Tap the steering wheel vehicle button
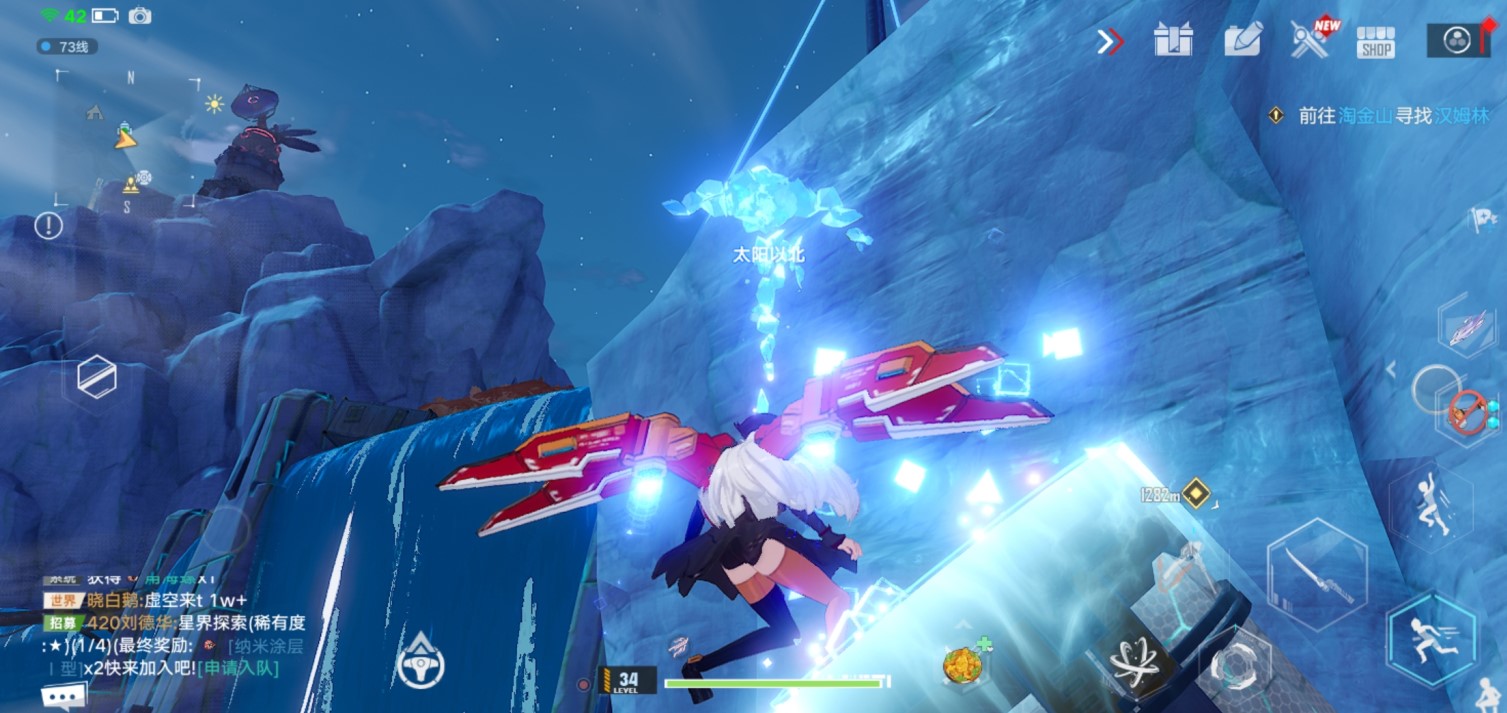The height and width of the screenshot is (713, 1507). point(420,663)
